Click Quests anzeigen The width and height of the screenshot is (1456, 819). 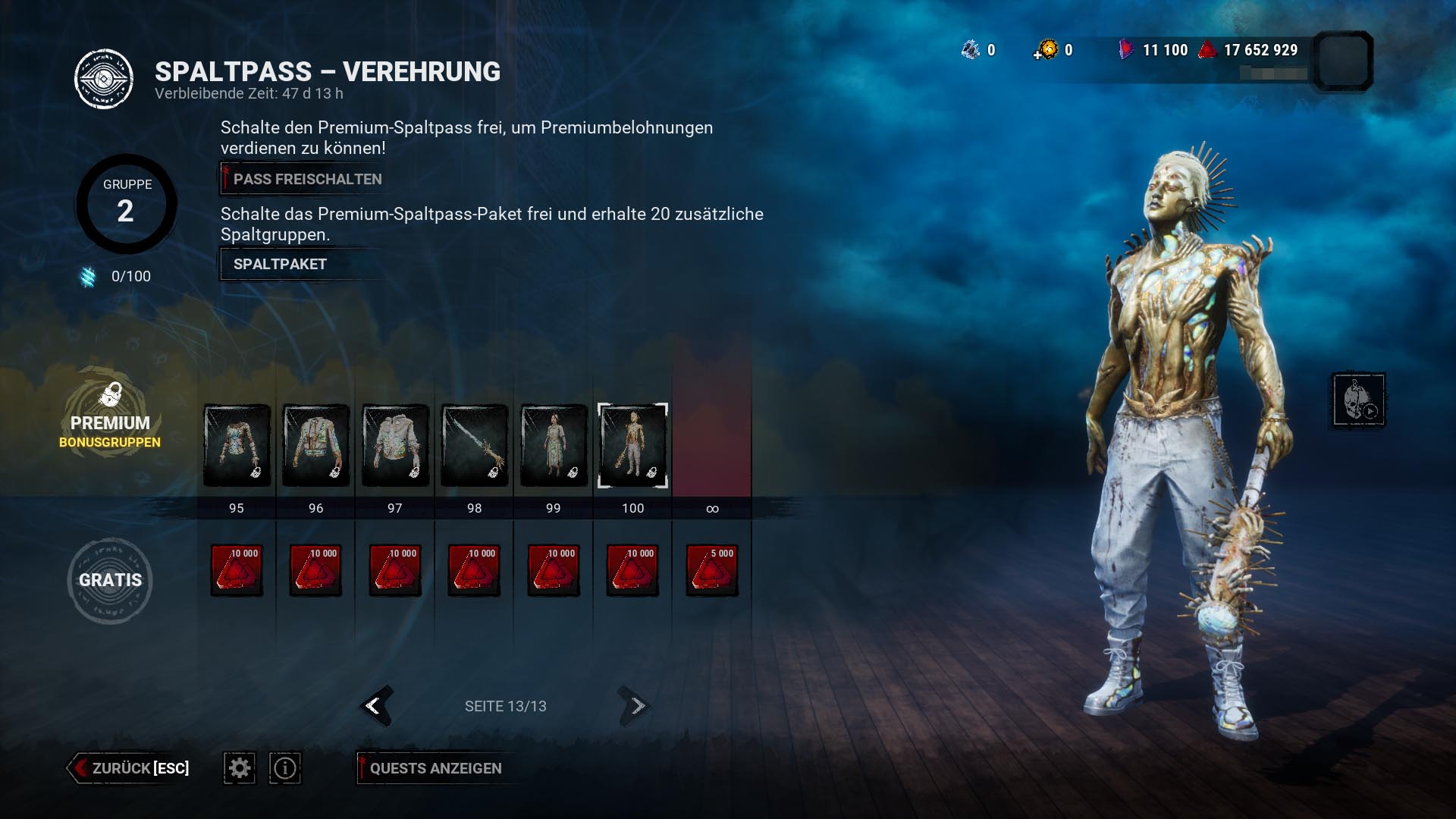point(435,767)
